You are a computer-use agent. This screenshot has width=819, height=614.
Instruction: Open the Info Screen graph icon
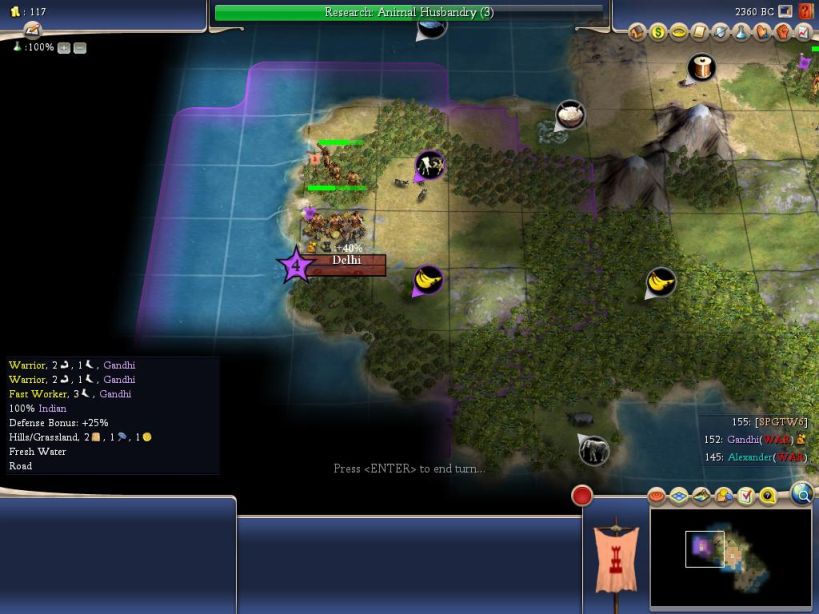(801, 32)
